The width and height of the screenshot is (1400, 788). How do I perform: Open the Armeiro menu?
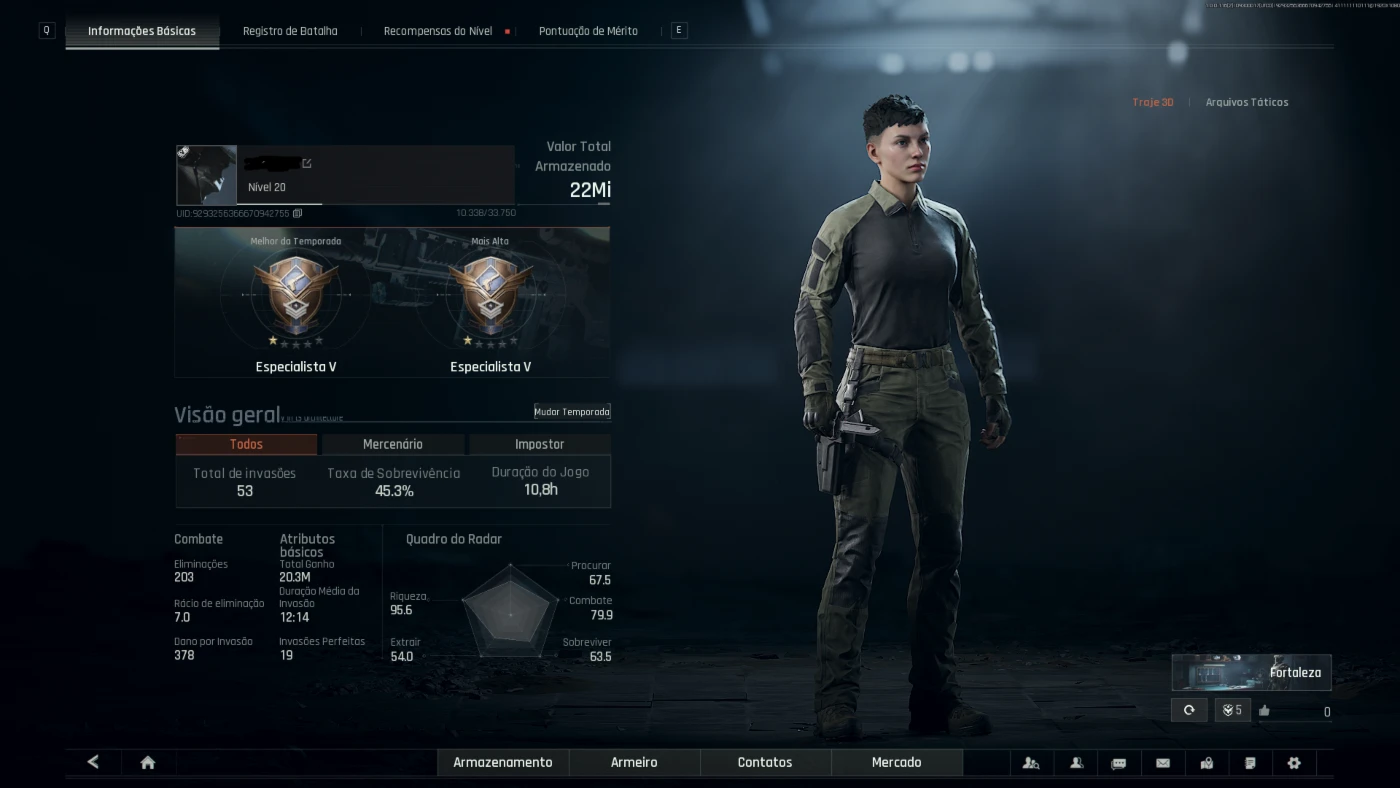(634, 762)
